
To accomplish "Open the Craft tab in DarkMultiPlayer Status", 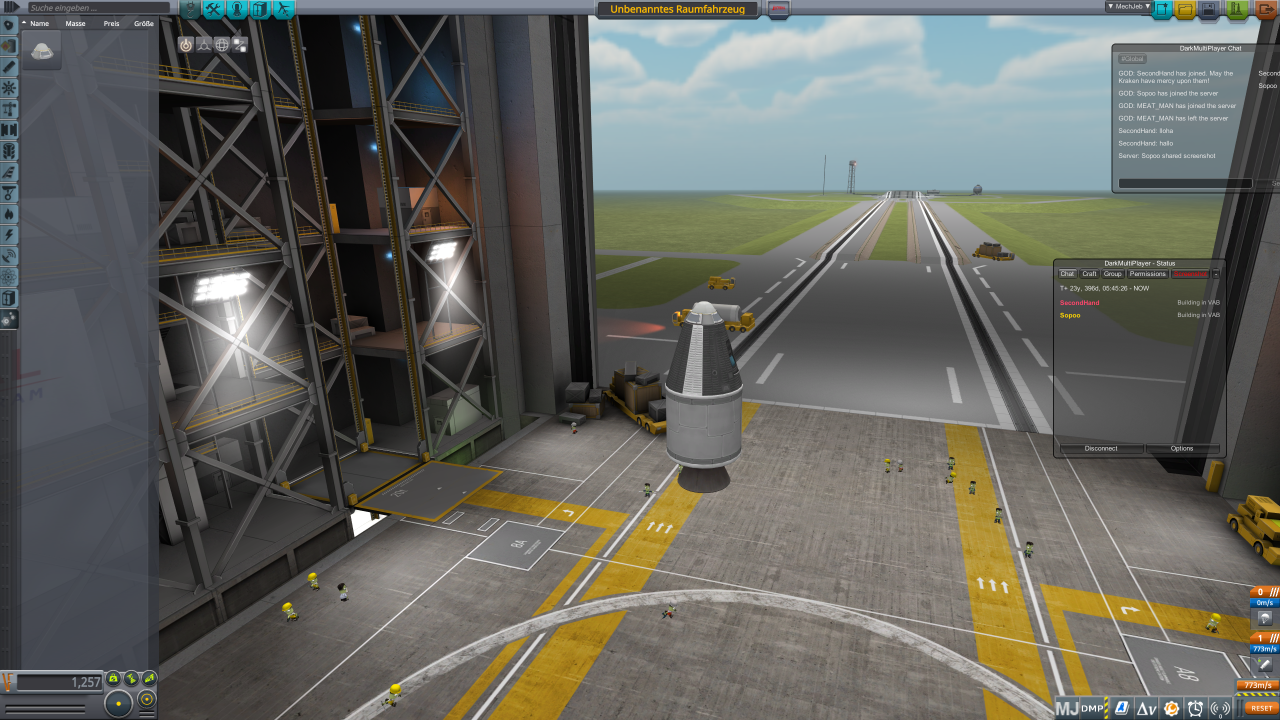I will [x=1089, y=274].
